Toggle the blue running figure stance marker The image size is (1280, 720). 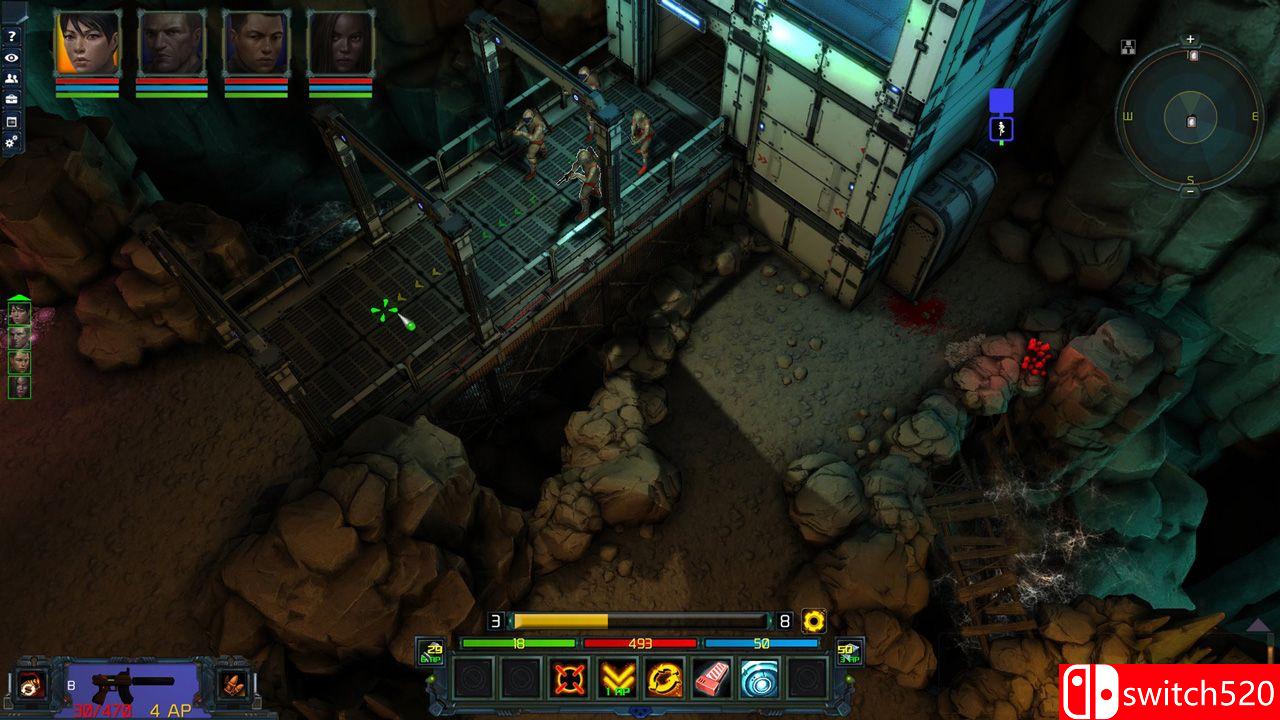pos(1001,128)
